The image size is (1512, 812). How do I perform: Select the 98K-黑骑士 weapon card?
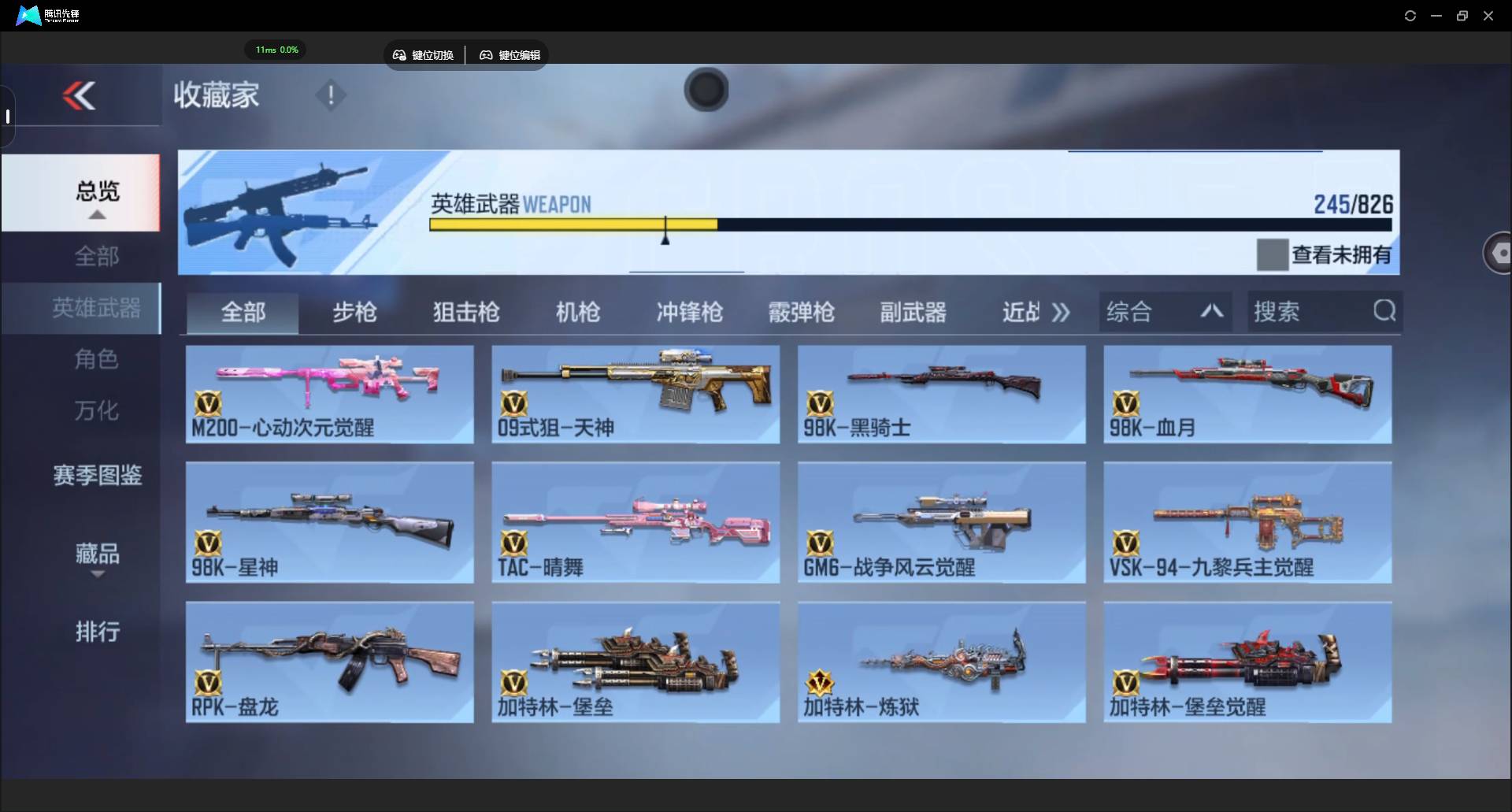point(941,394)
